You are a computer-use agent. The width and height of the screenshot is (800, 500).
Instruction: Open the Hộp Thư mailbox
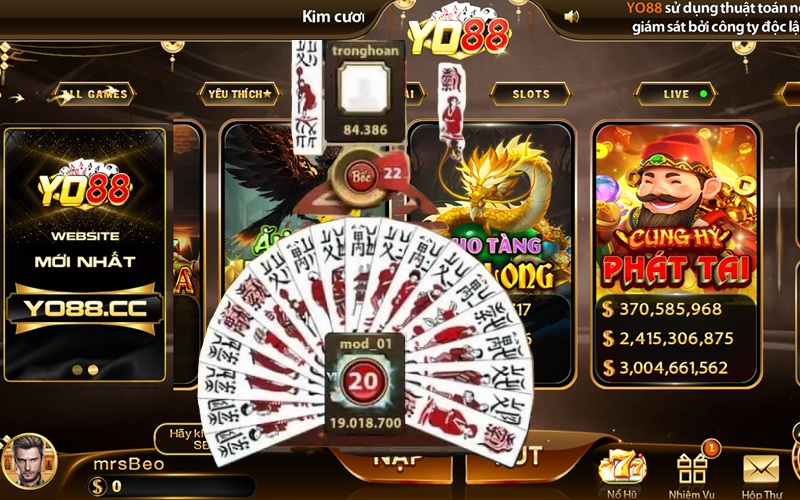tap(761, 472)
